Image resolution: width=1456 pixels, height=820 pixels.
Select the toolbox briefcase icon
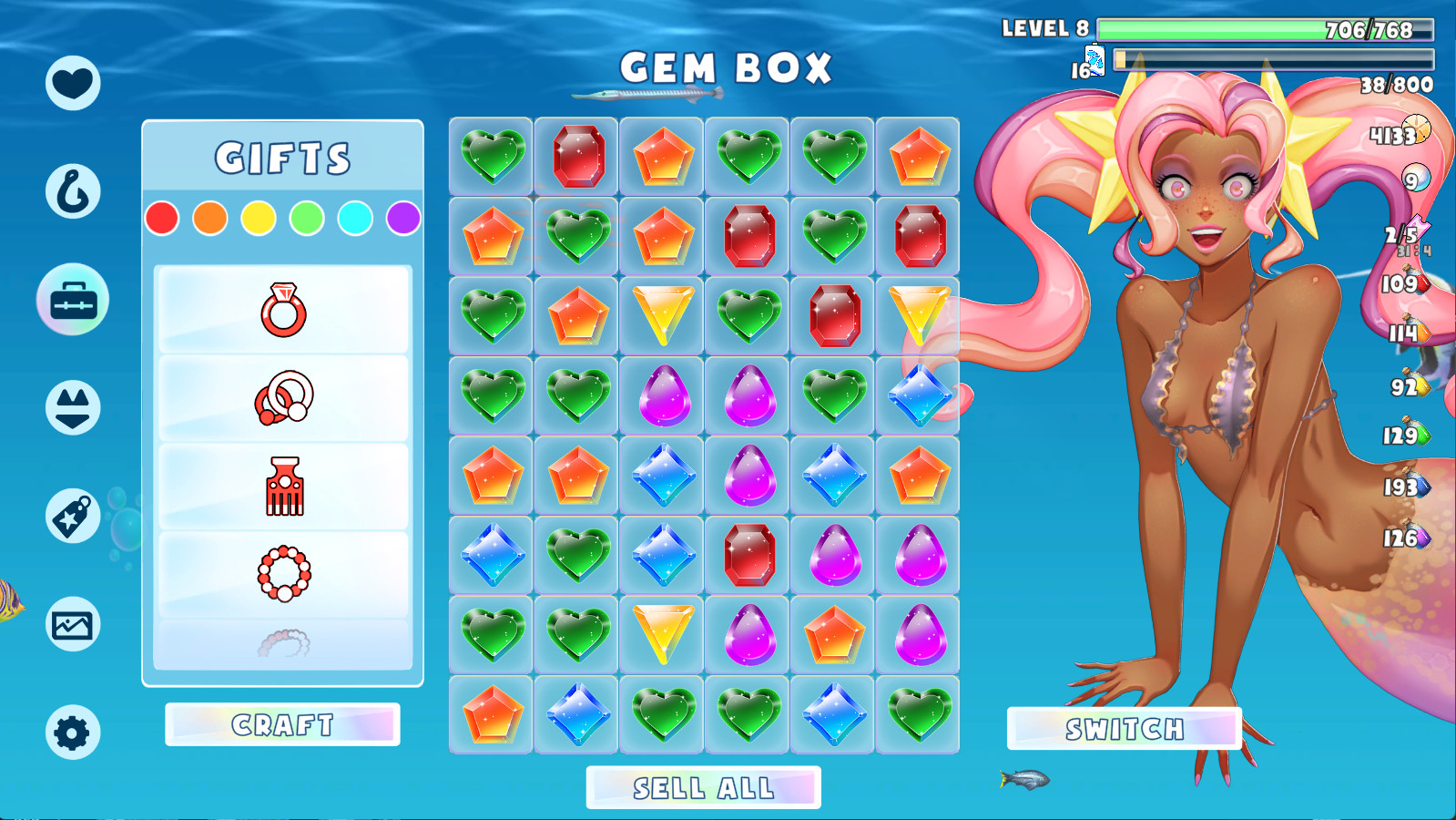73,300
